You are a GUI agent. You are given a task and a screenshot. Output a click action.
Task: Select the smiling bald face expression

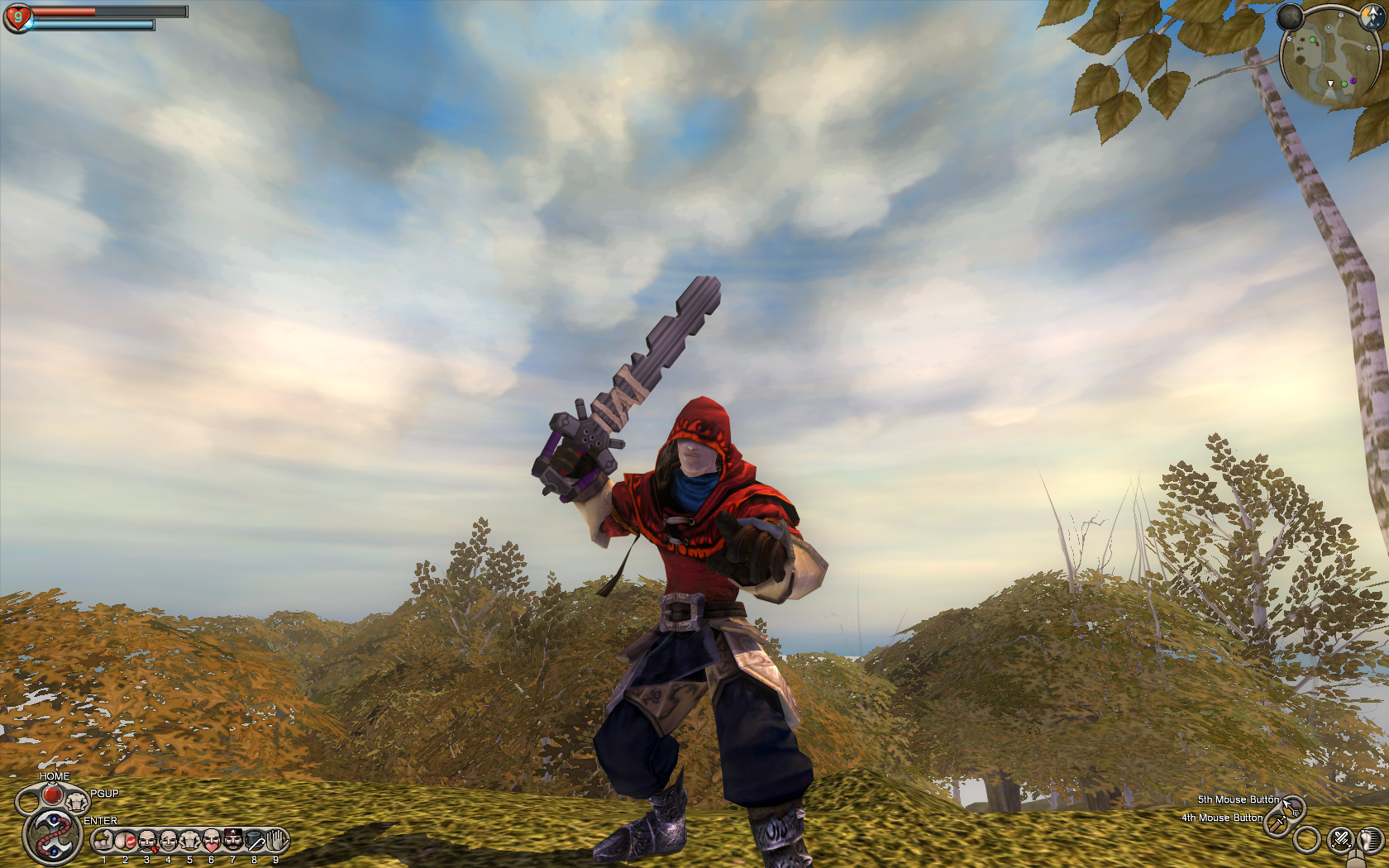click(x=169, y=842)
